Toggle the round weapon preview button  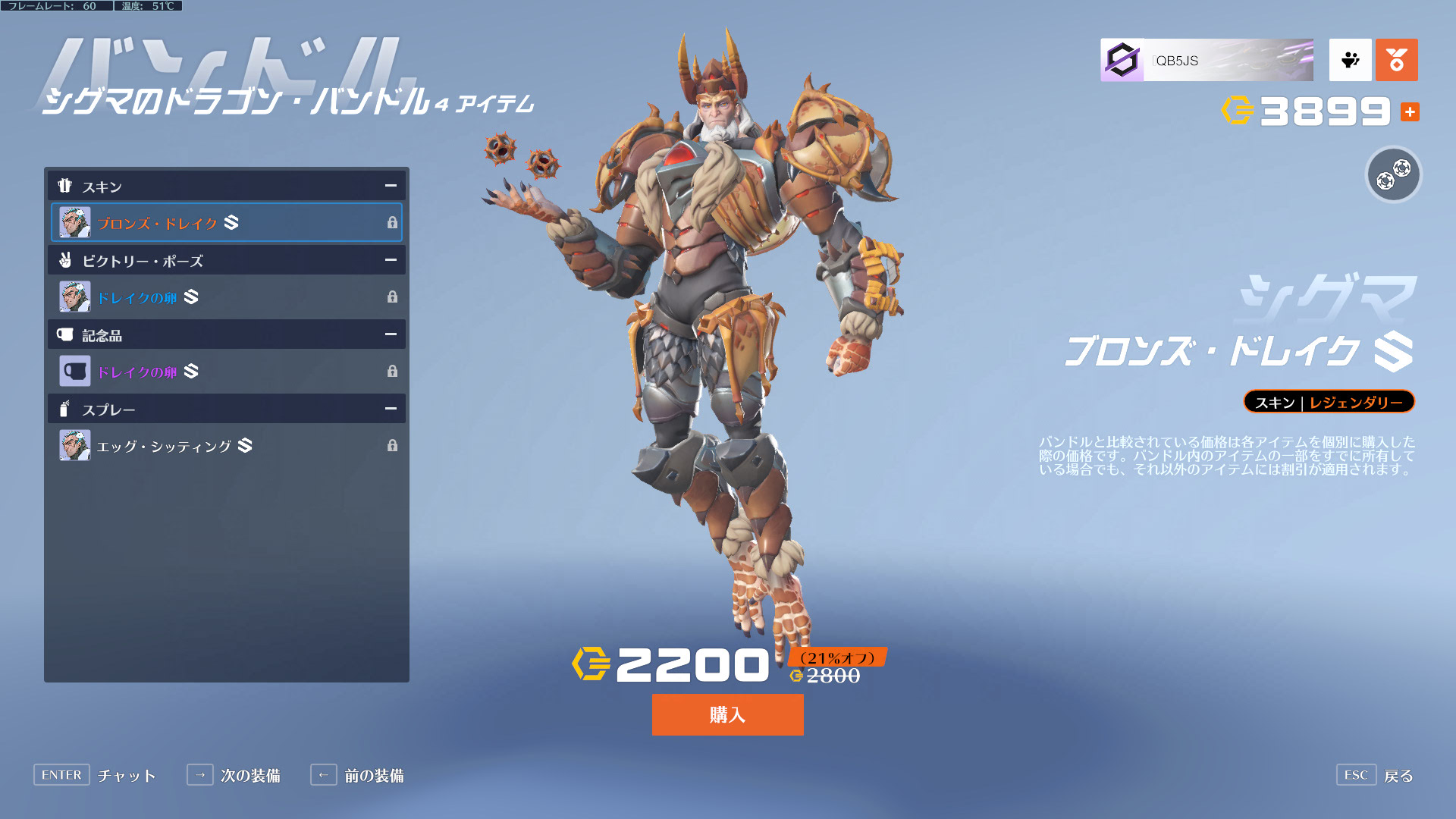tap(1393, 174)
